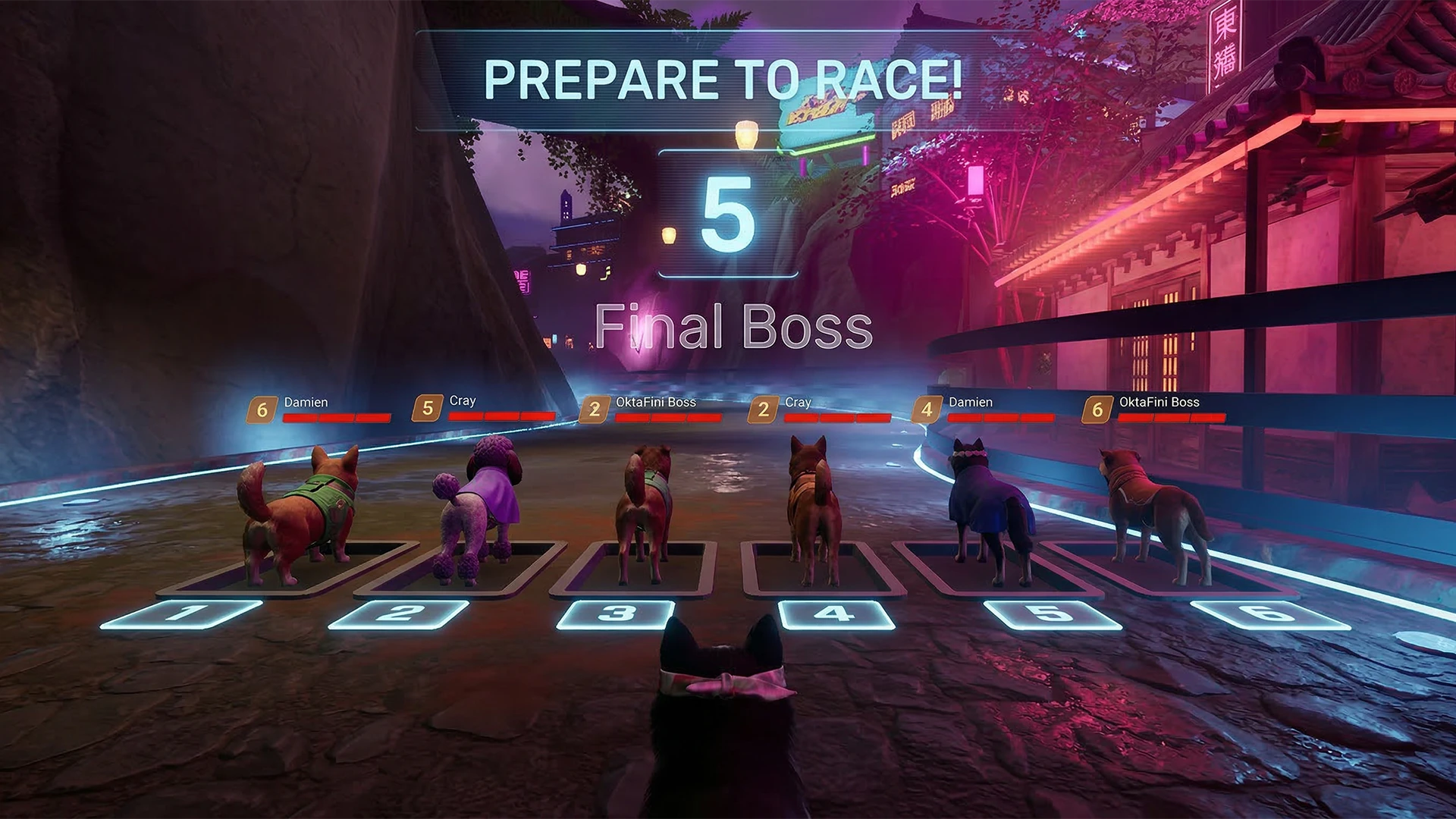Pick the number 6 lane tile
This screenshot has height=819, width=1456.
(1269, 615)
